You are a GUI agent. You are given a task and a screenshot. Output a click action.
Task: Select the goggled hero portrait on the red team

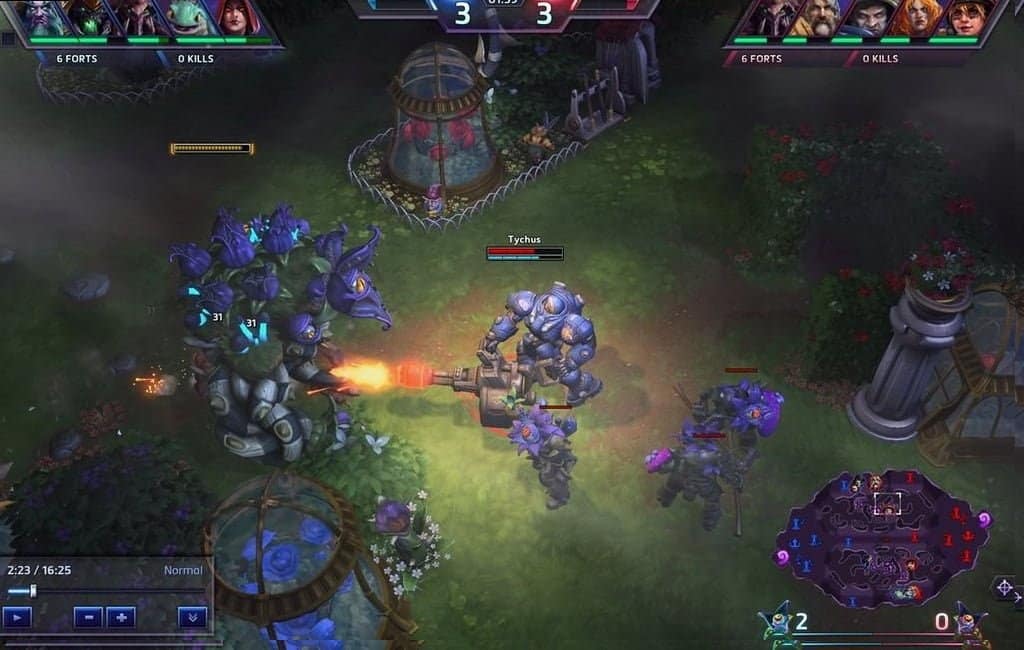[x=965, y=18]
